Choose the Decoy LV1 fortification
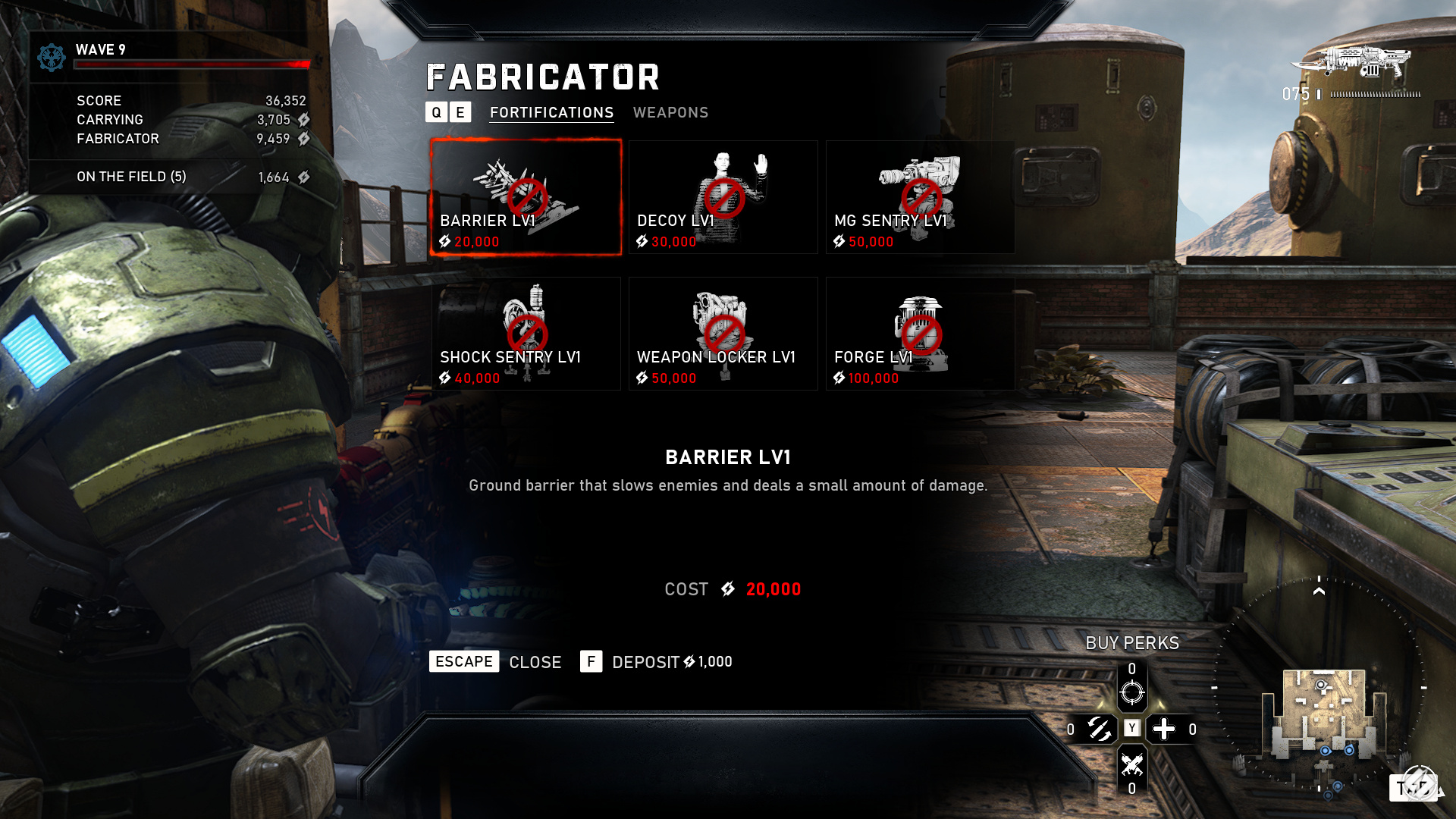 point(723,197)
